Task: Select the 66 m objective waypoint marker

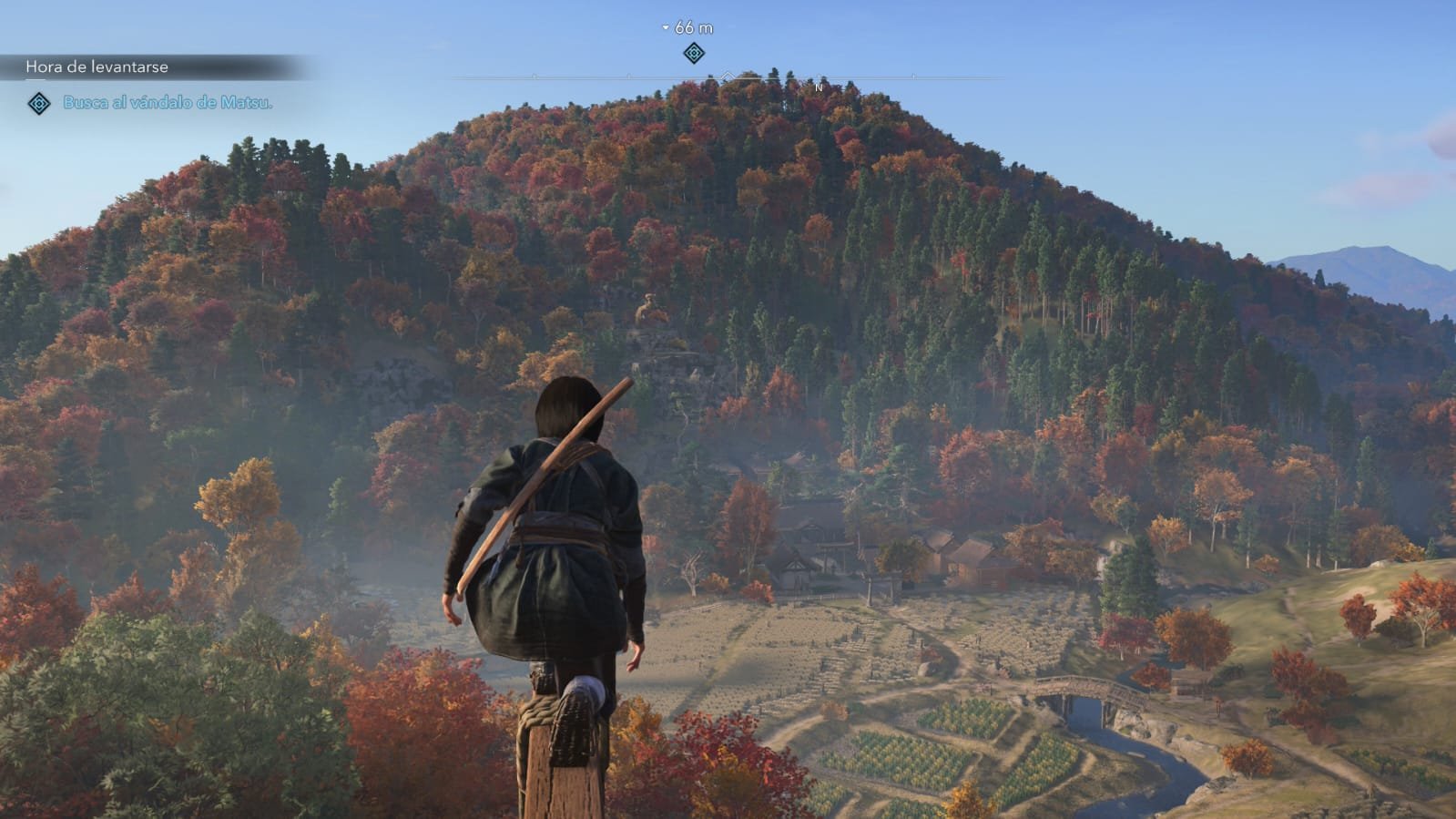Action: tap(693, 53)
